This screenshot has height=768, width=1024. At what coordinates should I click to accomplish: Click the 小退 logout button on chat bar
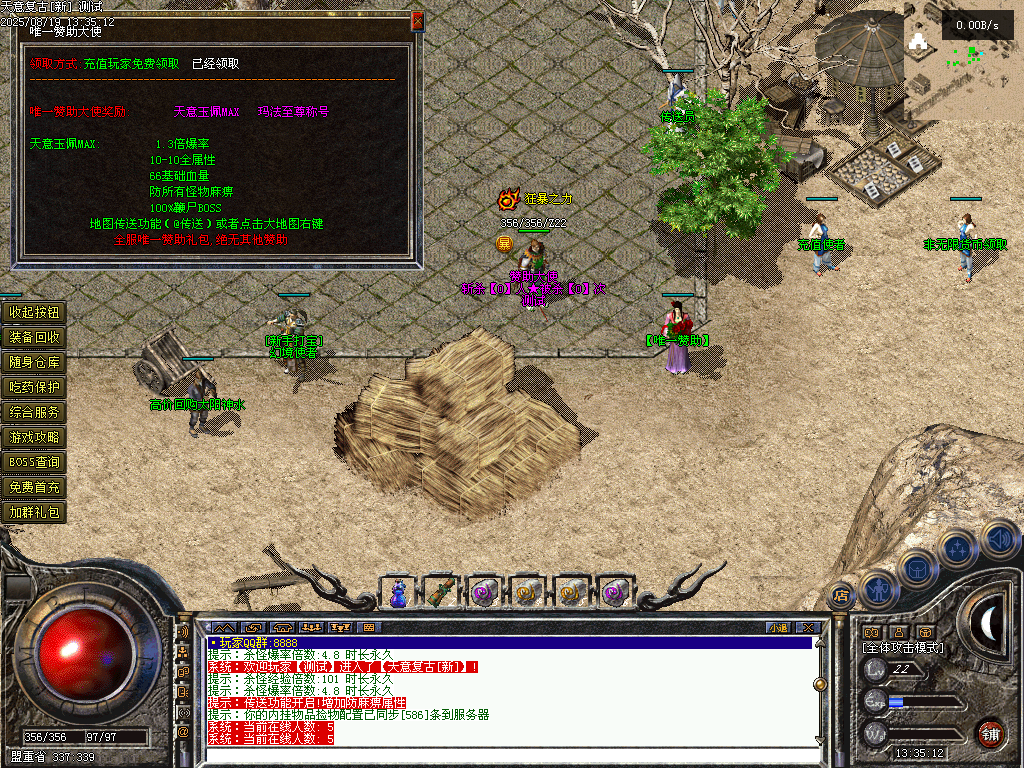click(x=778, y=627)
